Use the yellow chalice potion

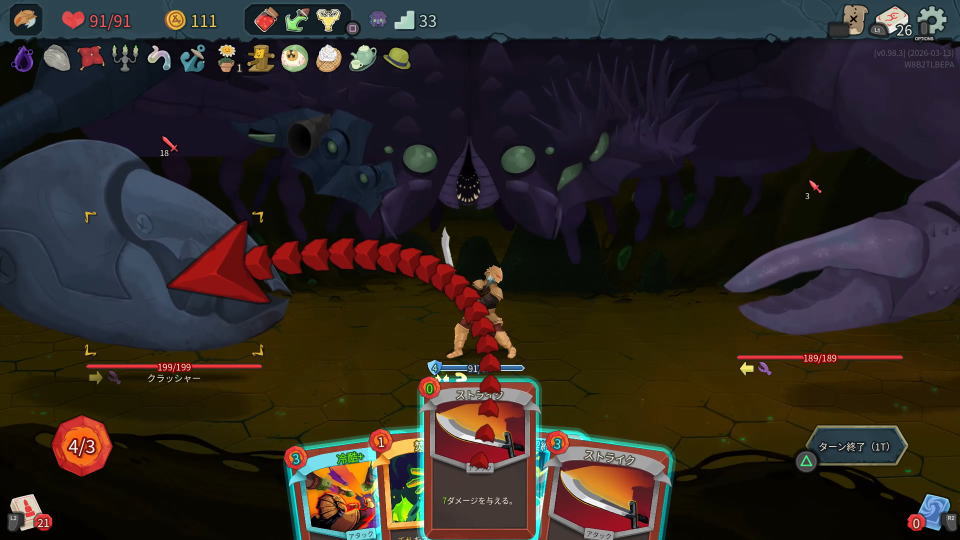point(328,20)
